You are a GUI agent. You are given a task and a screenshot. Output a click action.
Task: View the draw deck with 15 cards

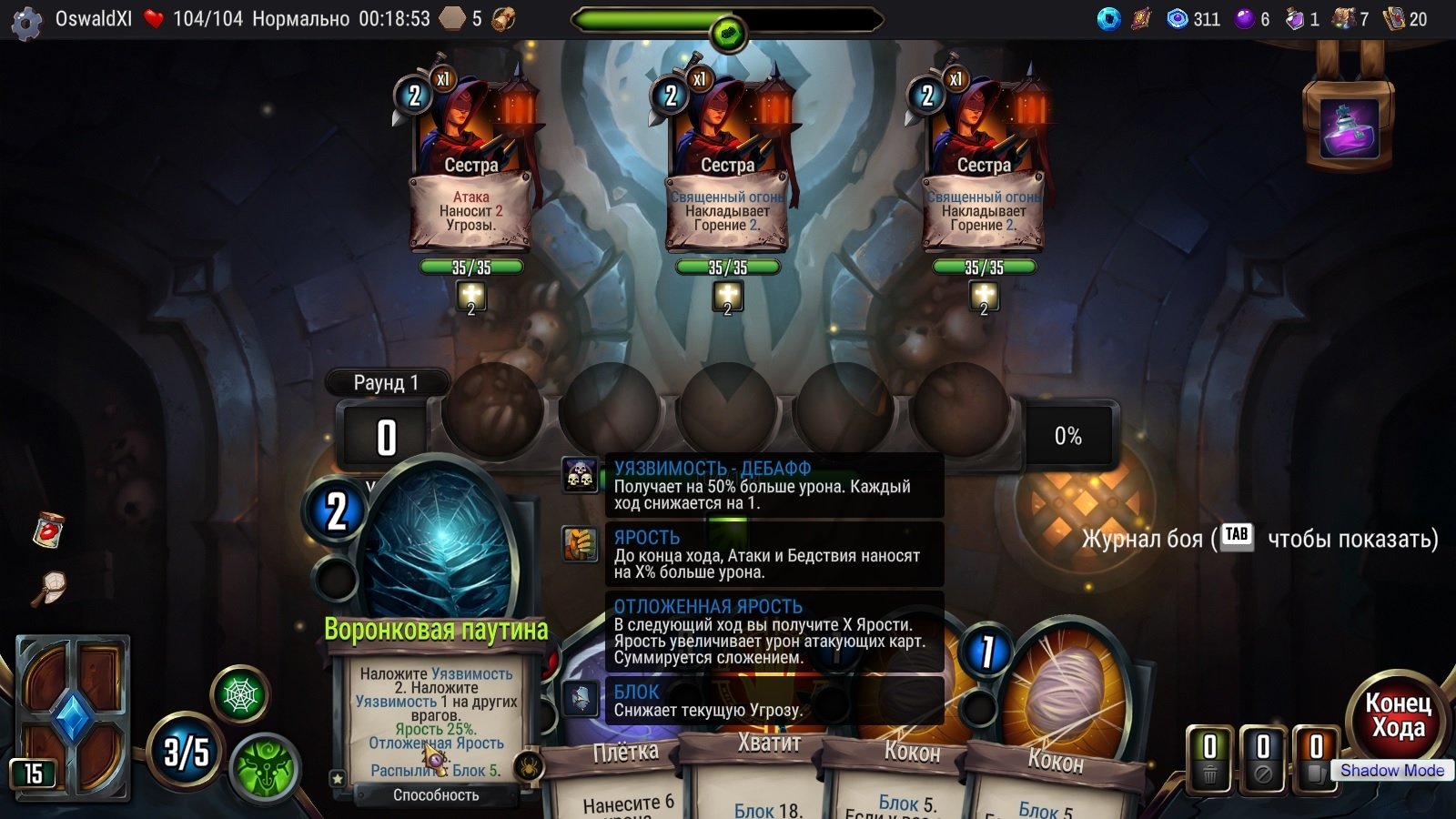click(x=71, y=717)
